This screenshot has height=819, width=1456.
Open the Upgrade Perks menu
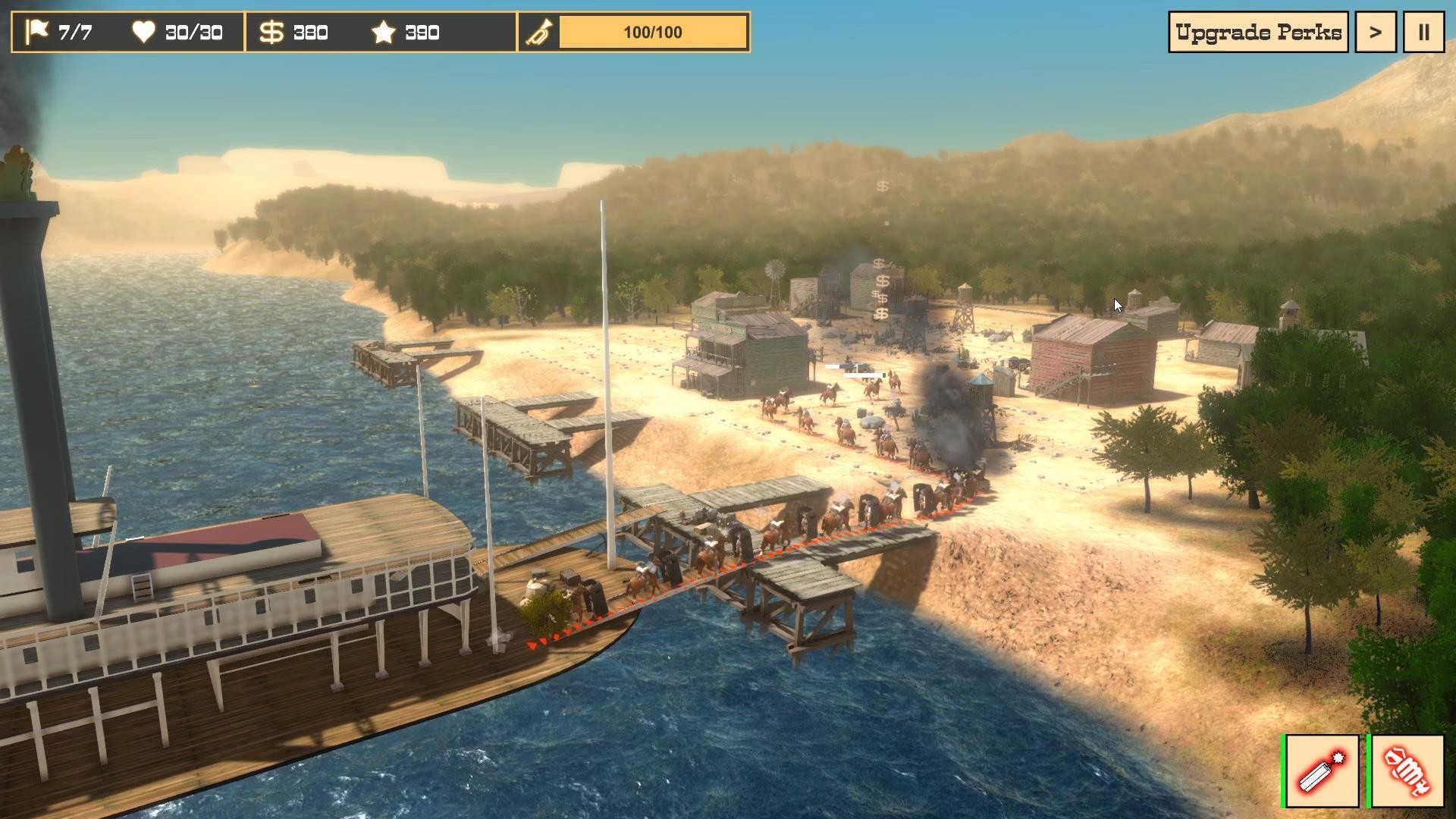(x=1258, y=33)
